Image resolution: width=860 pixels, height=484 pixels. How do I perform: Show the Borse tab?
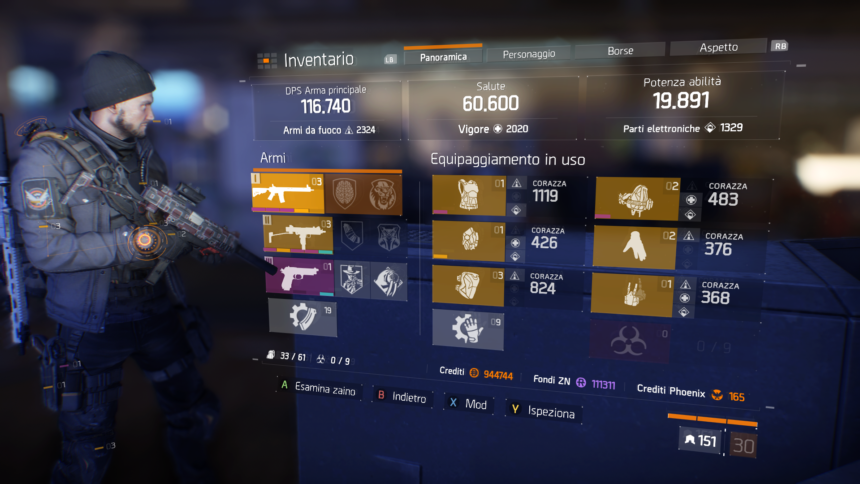point(620,50)
